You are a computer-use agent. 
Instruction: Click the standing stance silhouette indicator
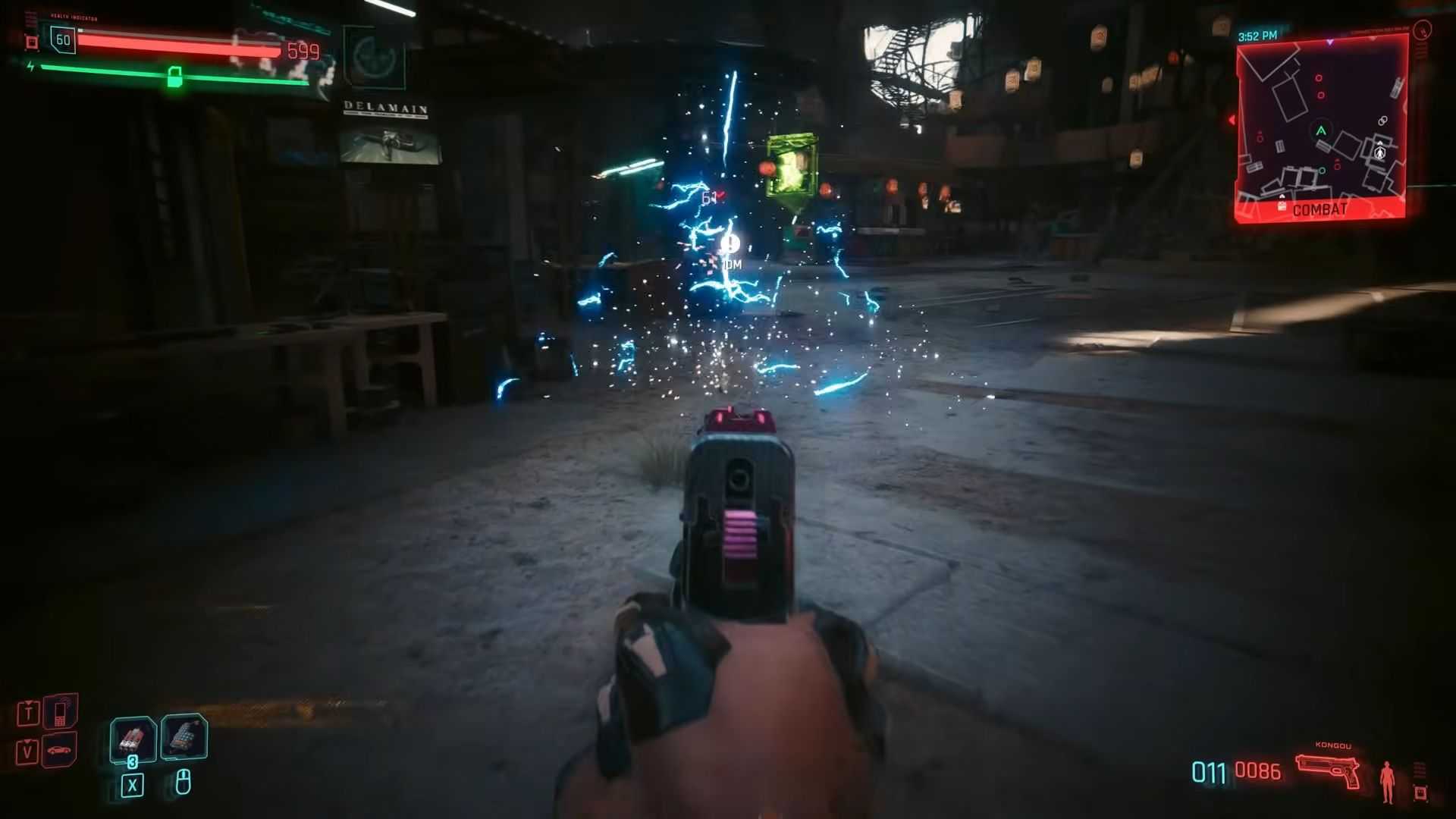point(1388,782)
